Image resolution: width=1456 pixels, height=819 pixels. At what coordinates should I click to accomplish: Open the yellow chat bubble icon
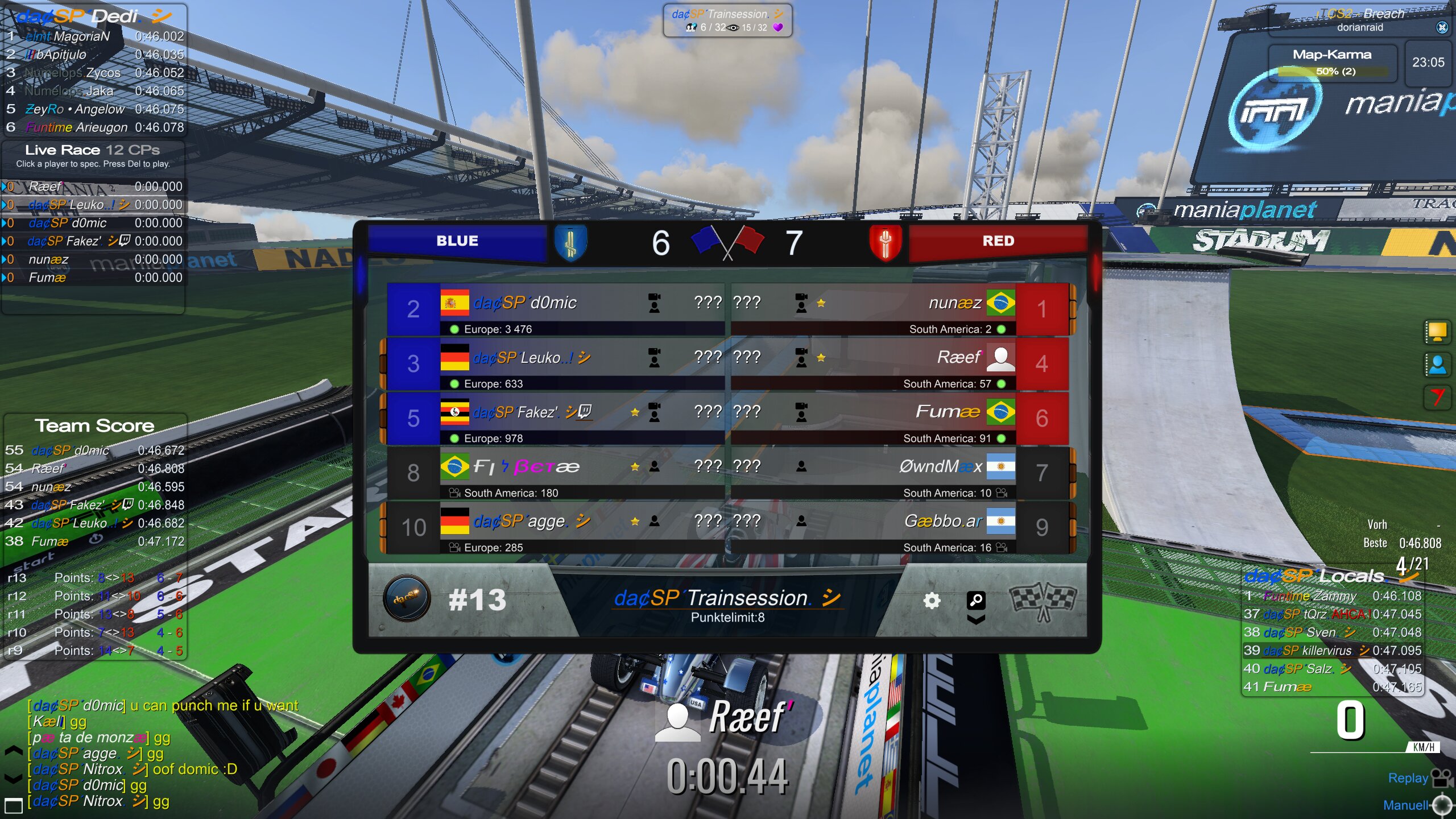click(x=1437, y=332)
